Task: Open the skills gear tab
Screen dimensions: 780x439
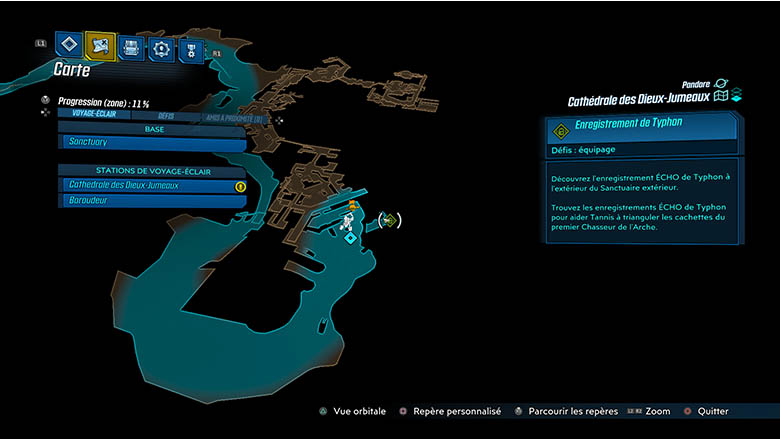Action: tap(160, 47)
